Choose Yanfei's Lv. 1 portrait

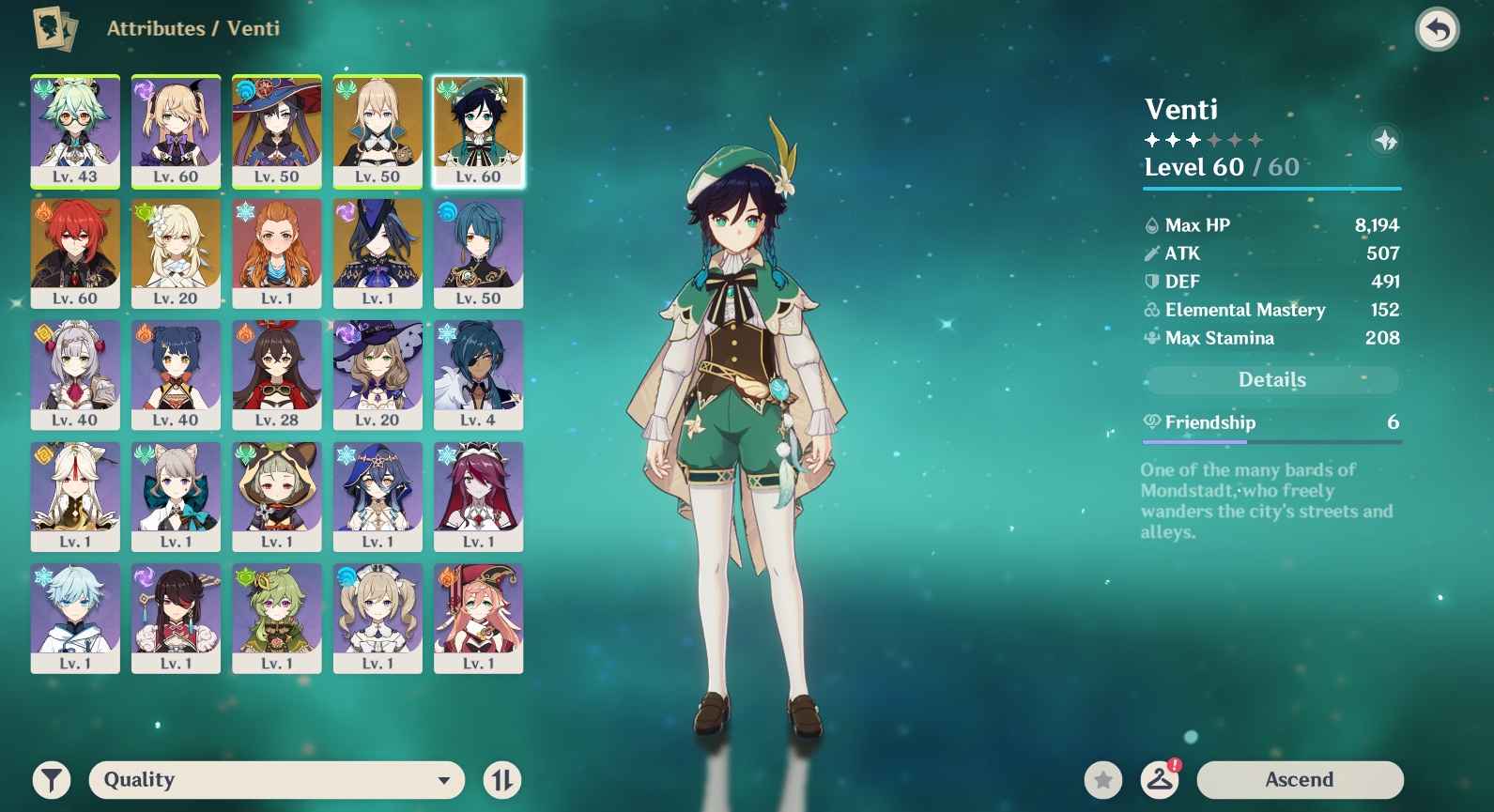click(478, 618)
